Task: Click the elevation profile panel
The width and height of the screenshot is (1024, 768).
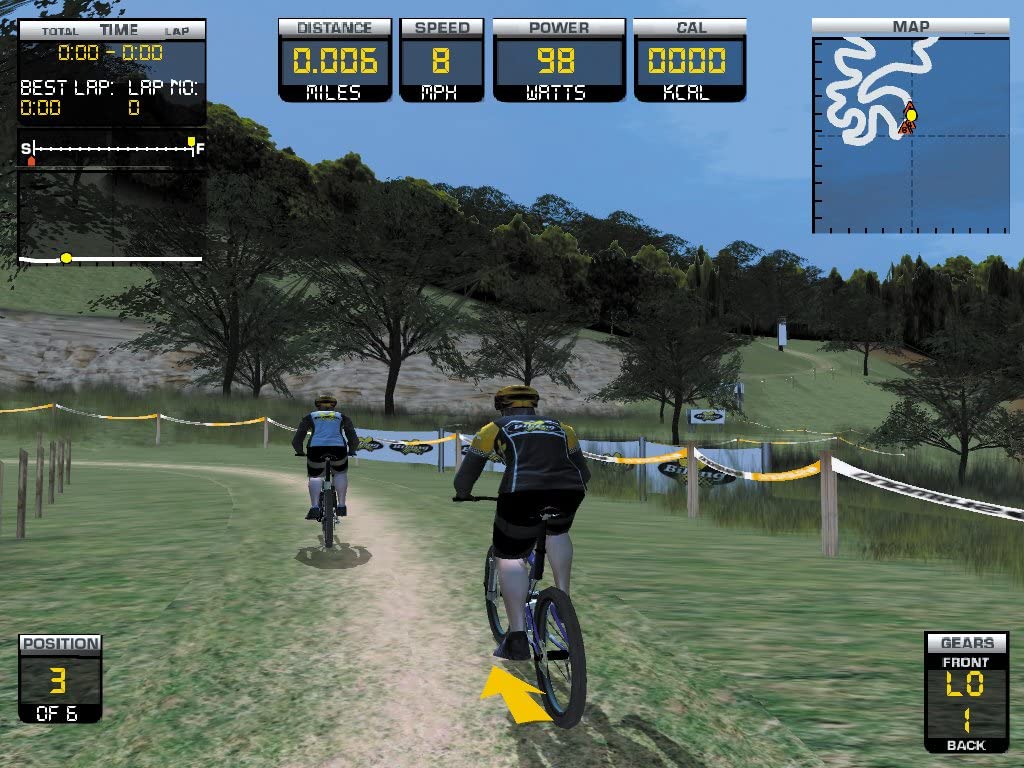Action: click(111, 218)
